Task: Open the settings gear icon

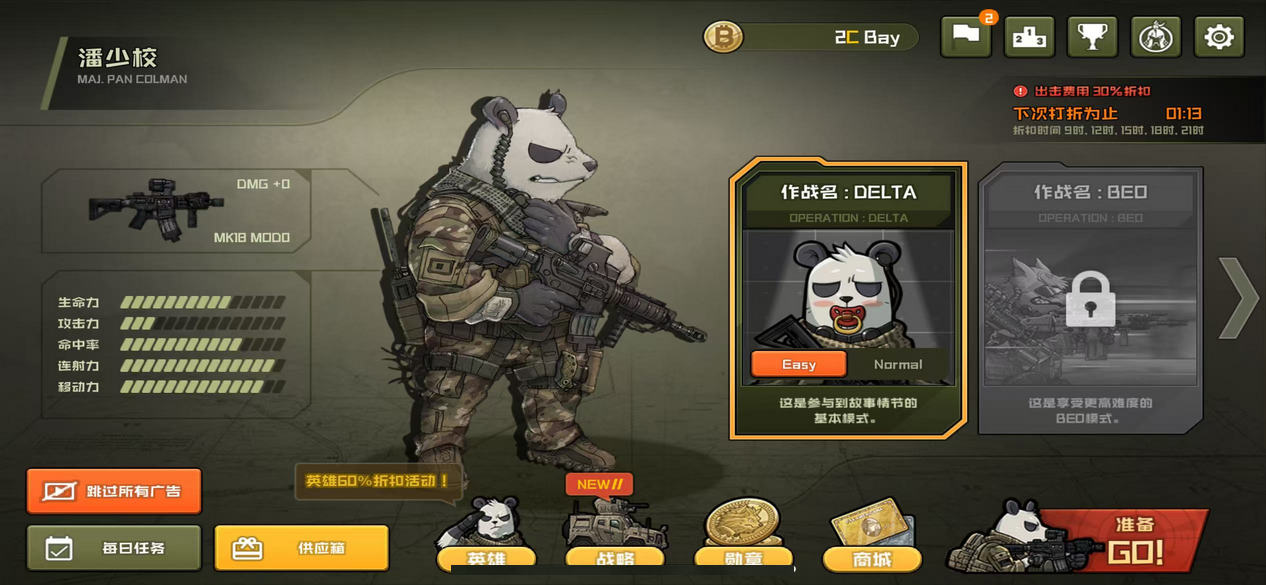Action: (1218, 38)
